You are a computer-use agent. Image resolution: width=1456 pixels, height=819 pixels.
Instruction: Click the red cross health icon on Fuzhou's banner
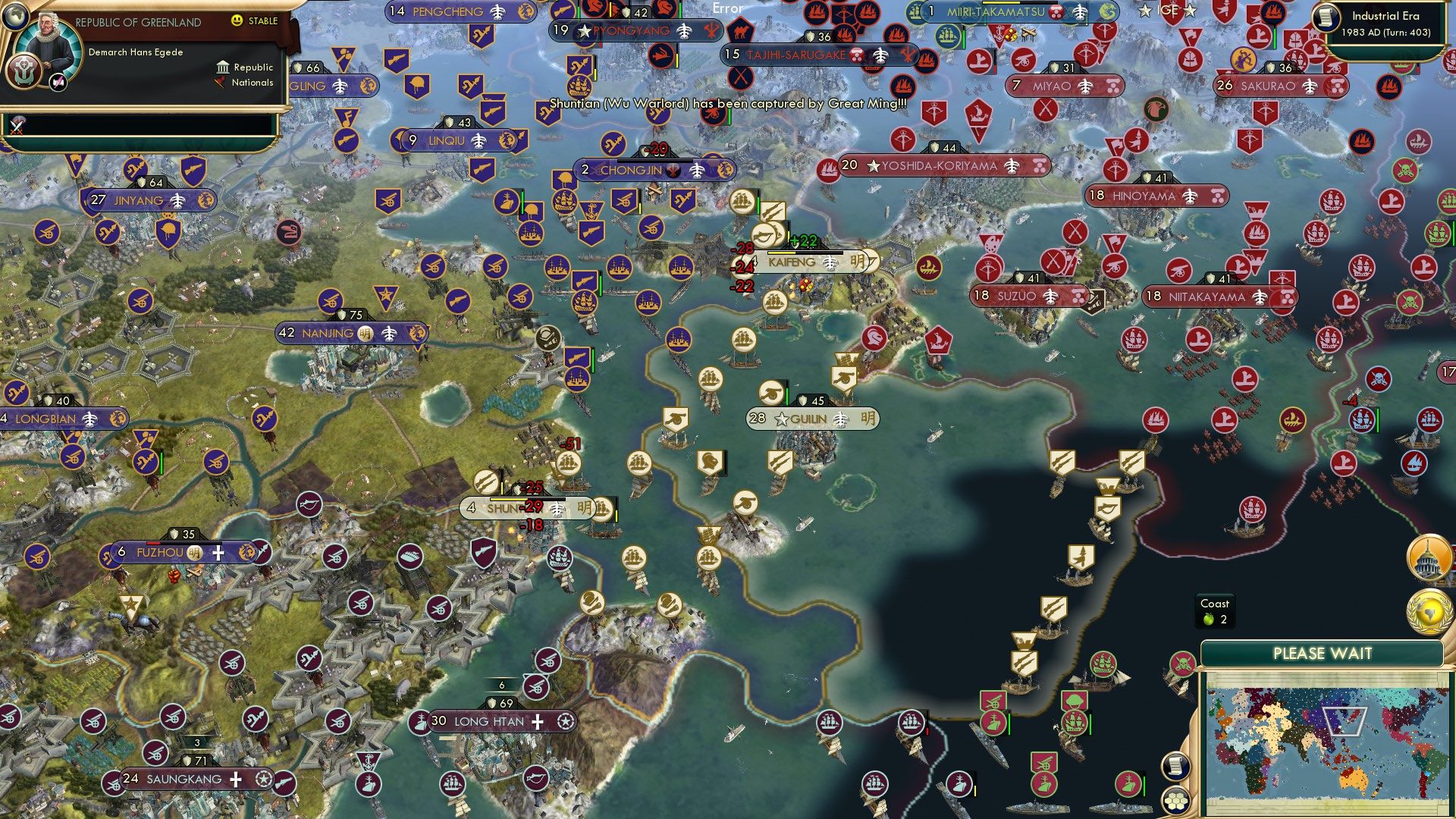tap(219, 554)
